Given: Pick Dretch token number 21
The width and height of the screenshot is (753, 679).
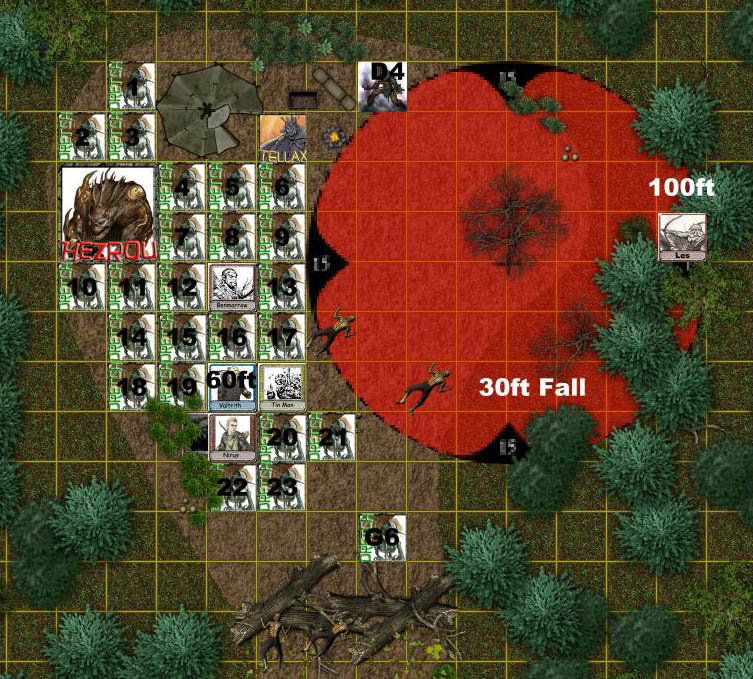Looking at the screenshot, I should click(x=333, y=437).
